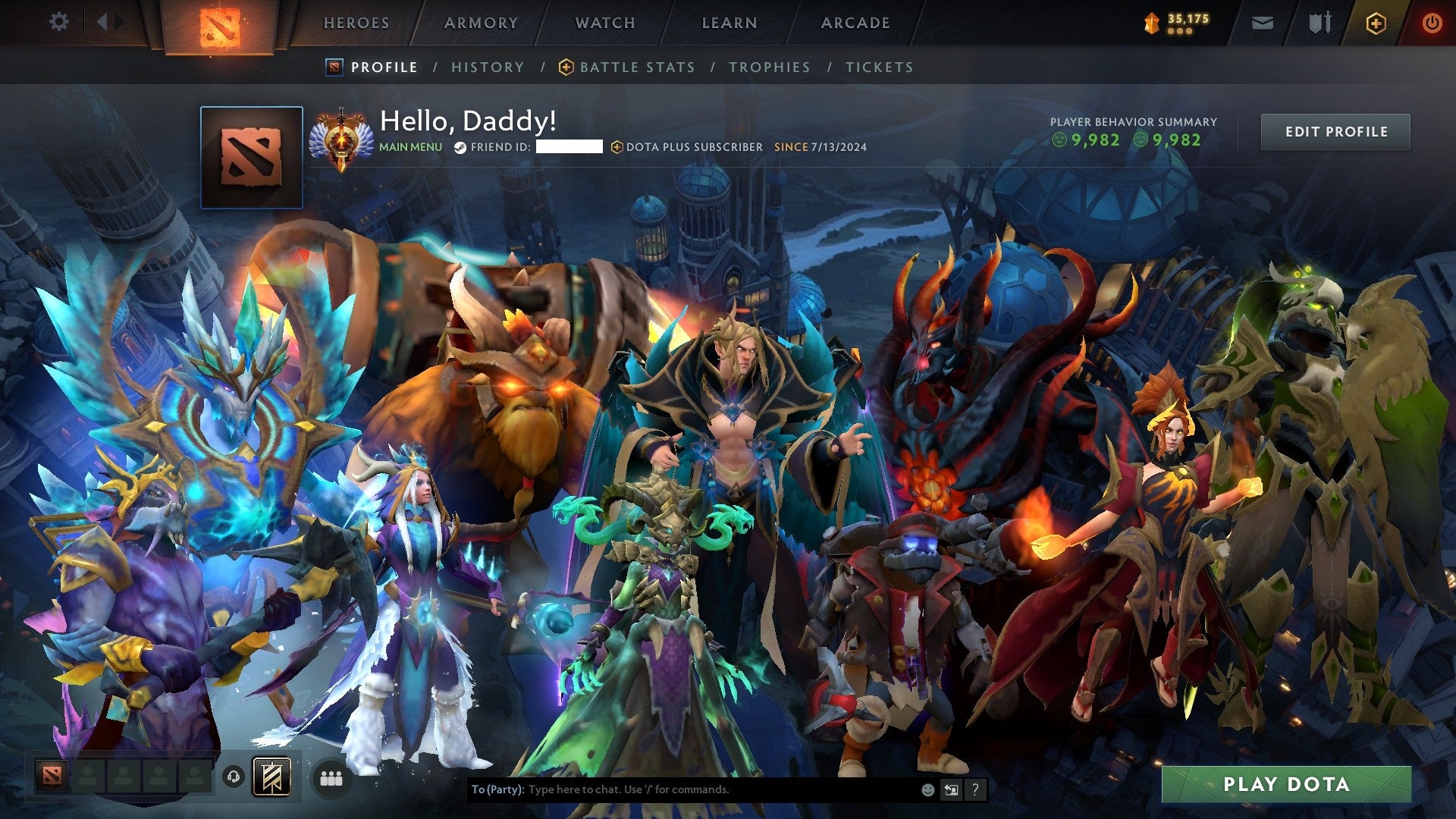Open the TROPHIES tab
1456x819 pixels.
tap(769, 67)
